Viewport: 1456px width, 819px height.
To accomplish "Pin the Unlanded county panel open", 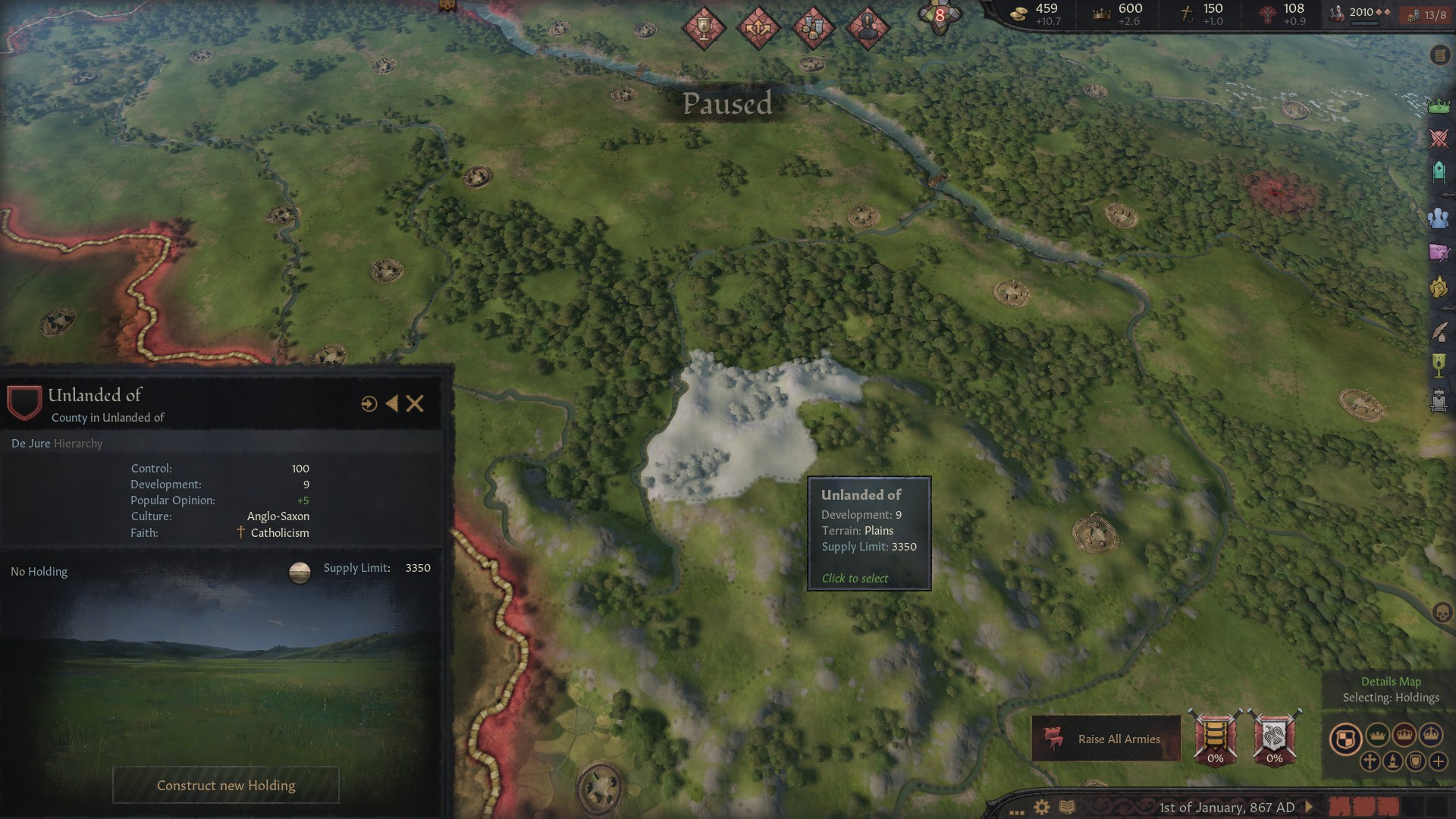I will 392,404.
